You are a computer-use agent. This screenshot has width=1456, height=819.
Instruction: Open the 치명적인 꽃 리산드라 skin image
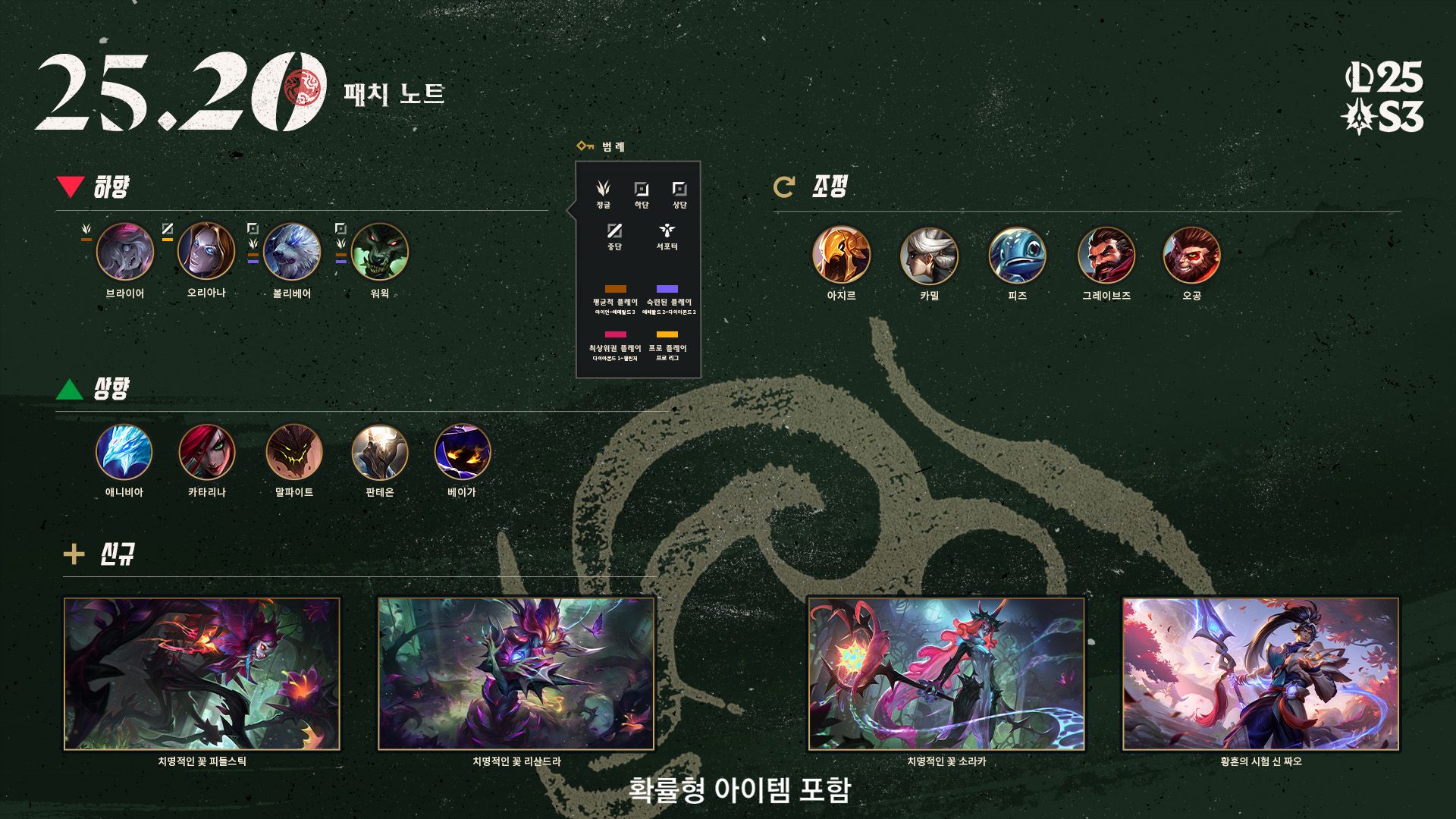tap(516, 673)
